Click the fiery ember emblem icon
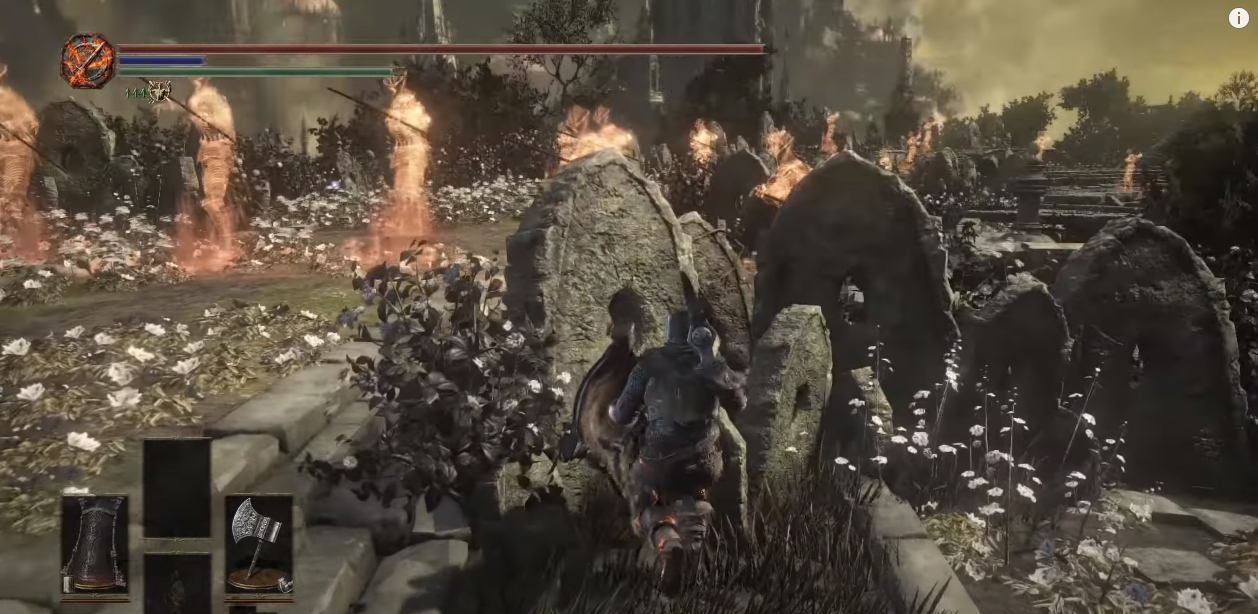 88,60
